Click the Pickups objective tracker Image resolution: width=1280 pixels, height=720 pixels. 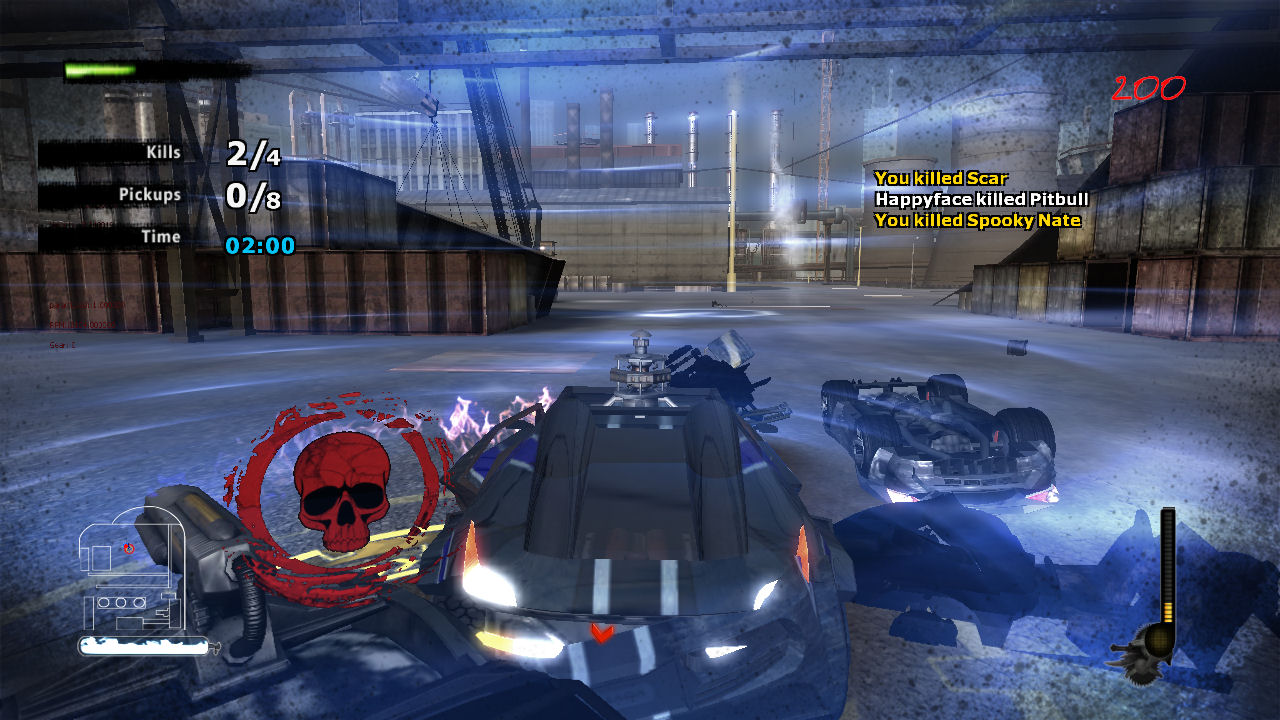click(160, 195)
